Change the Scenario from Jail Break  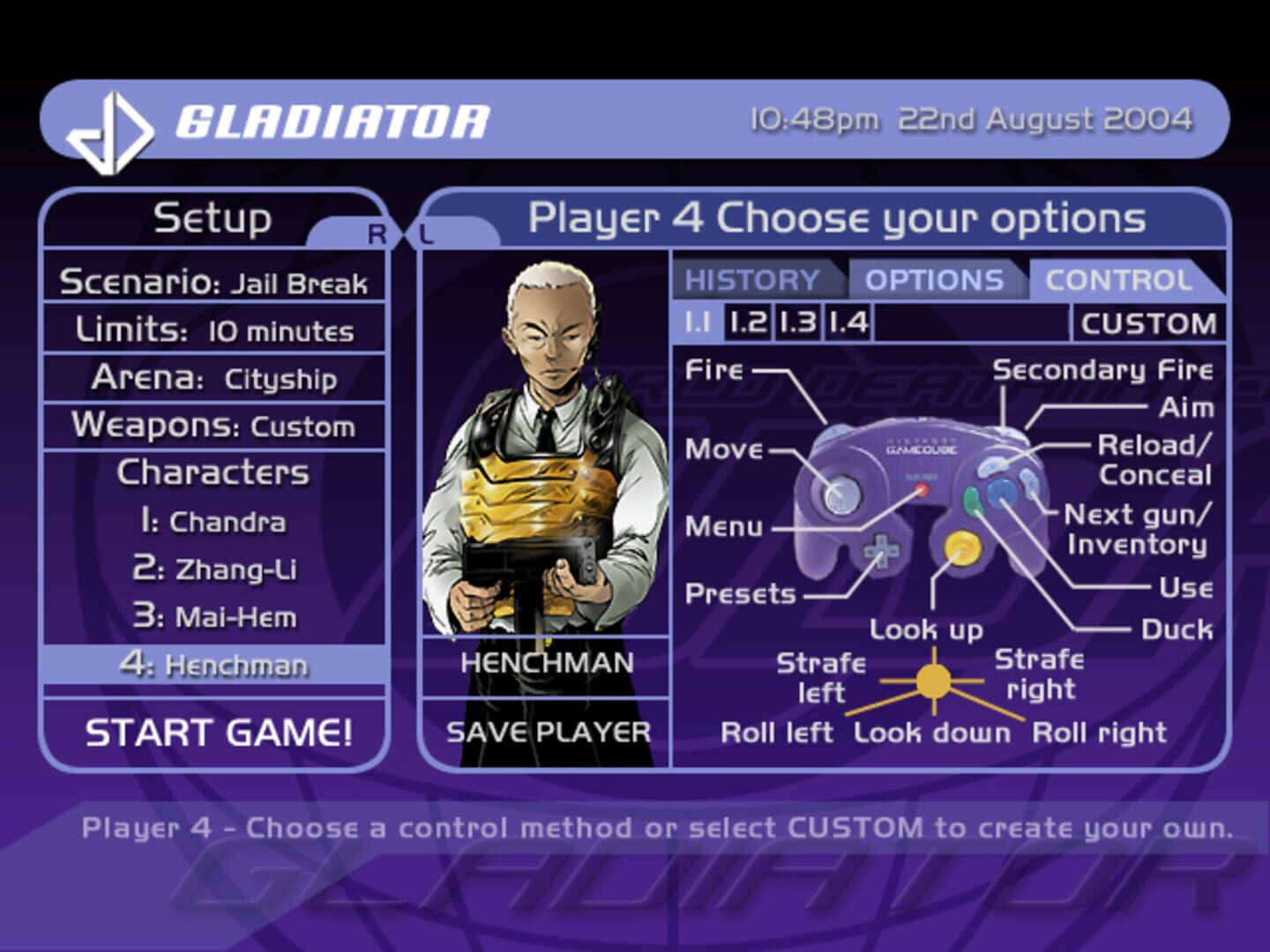(x=214, y=283)
